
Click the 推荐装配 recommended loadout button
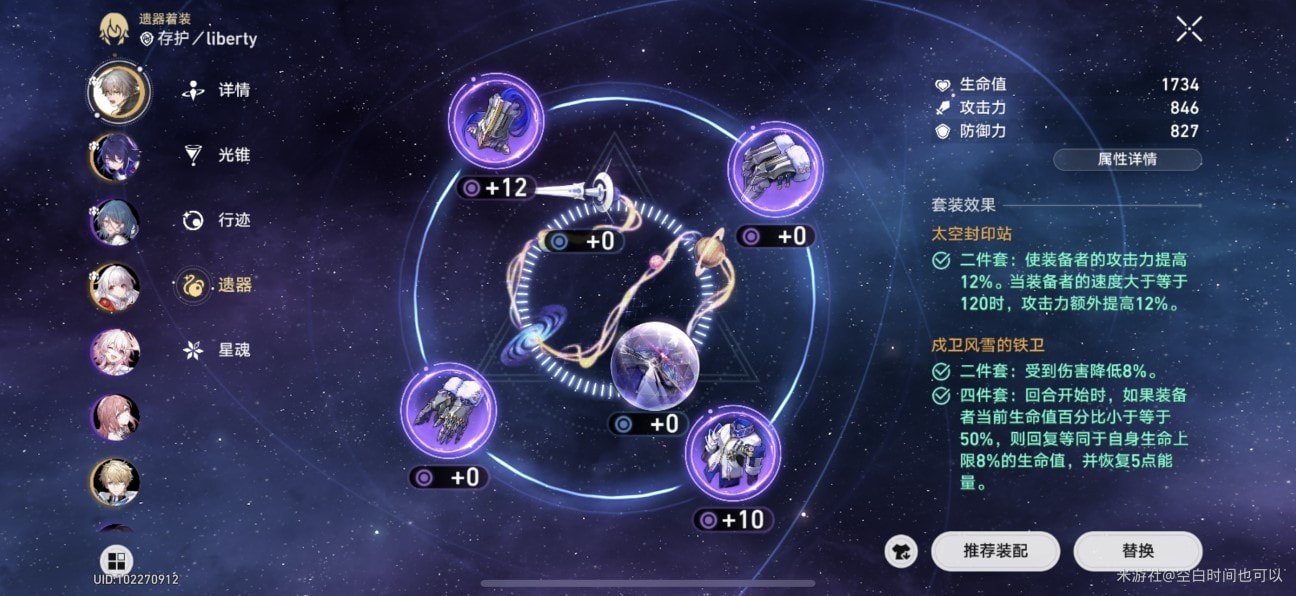pos(995,550)
